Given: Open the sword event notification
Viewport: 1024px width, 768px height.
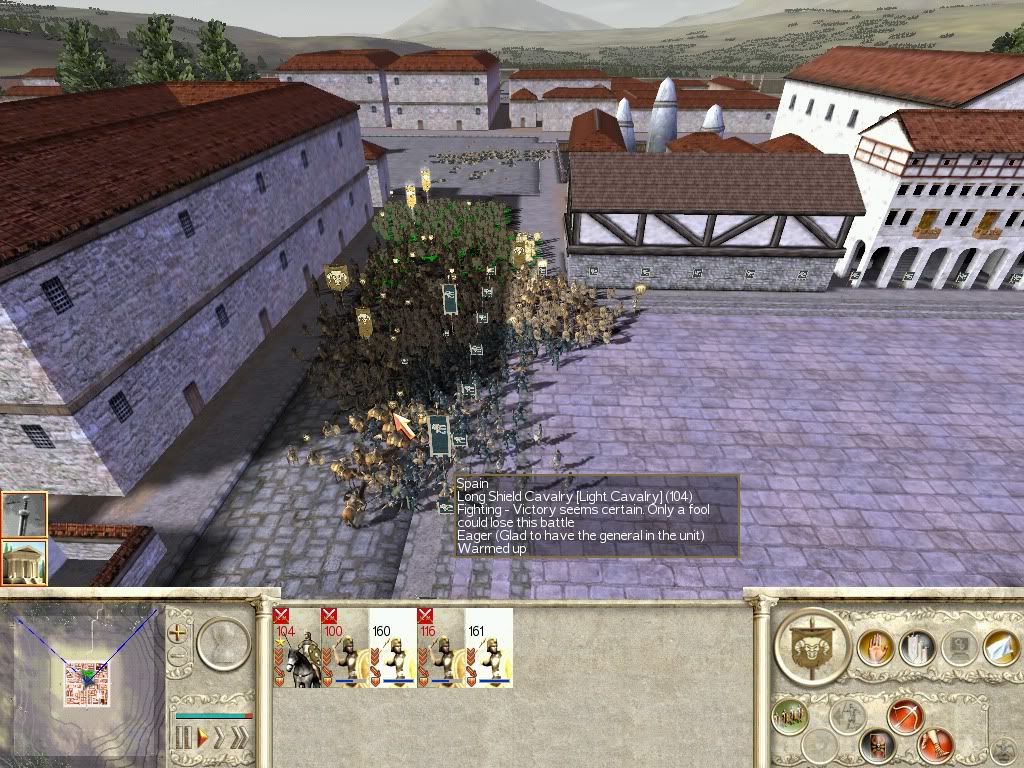Looking at the screenshot, I should 22,515.
